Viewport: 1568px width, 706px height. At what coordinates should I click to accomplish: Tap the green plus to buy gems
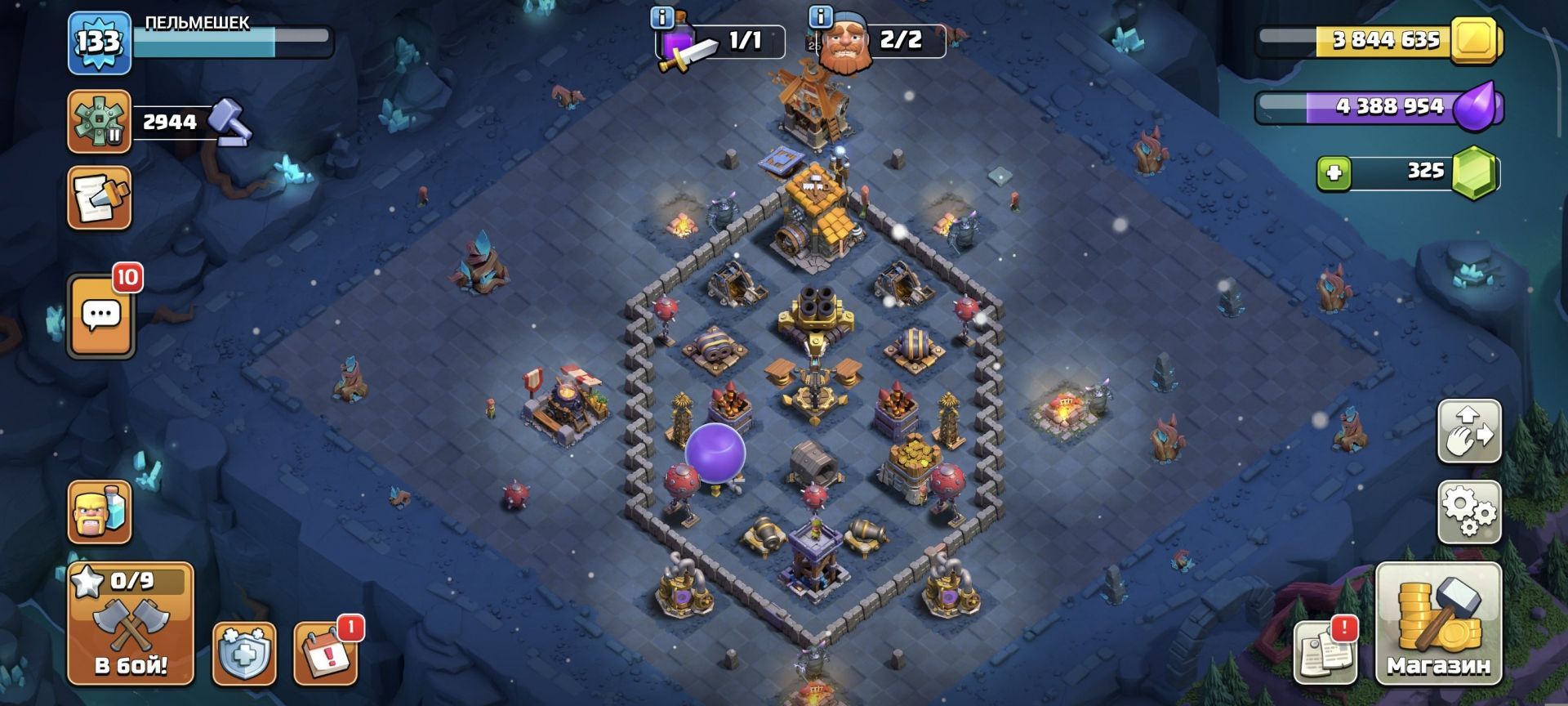click(1334, 173)
